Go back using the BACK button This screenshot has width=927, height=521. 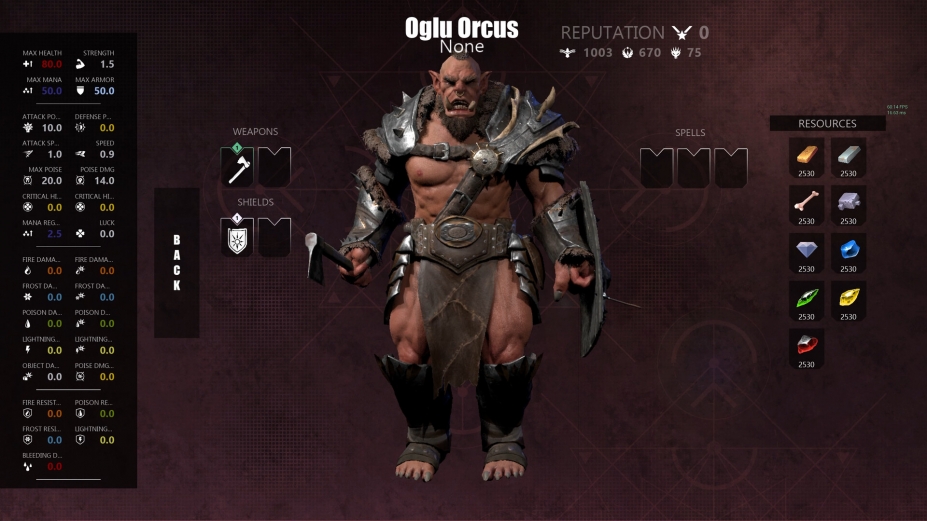[176, 263]
